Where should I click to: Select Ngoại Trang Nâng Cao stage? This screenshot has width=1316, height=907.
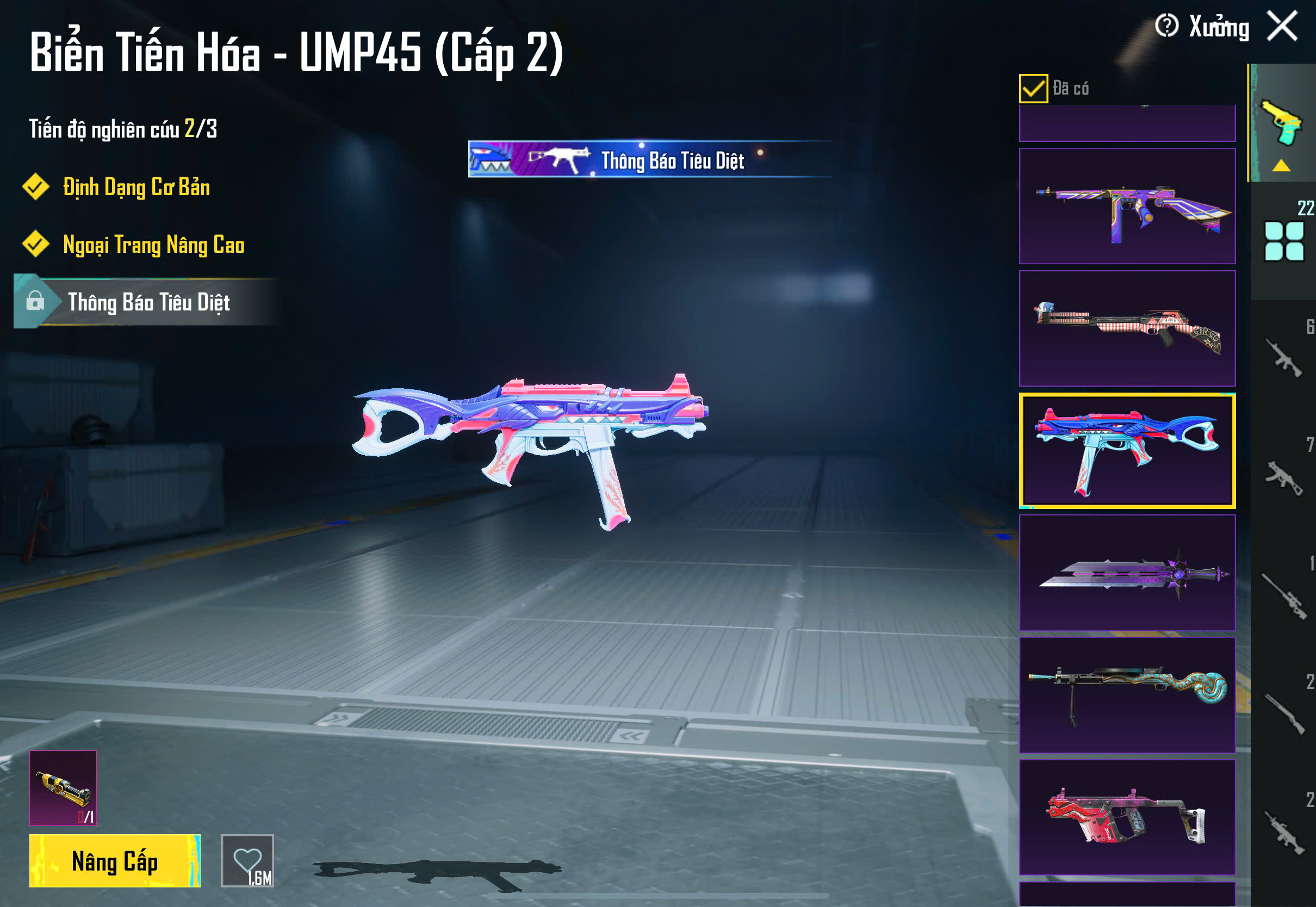coord(153,245)
